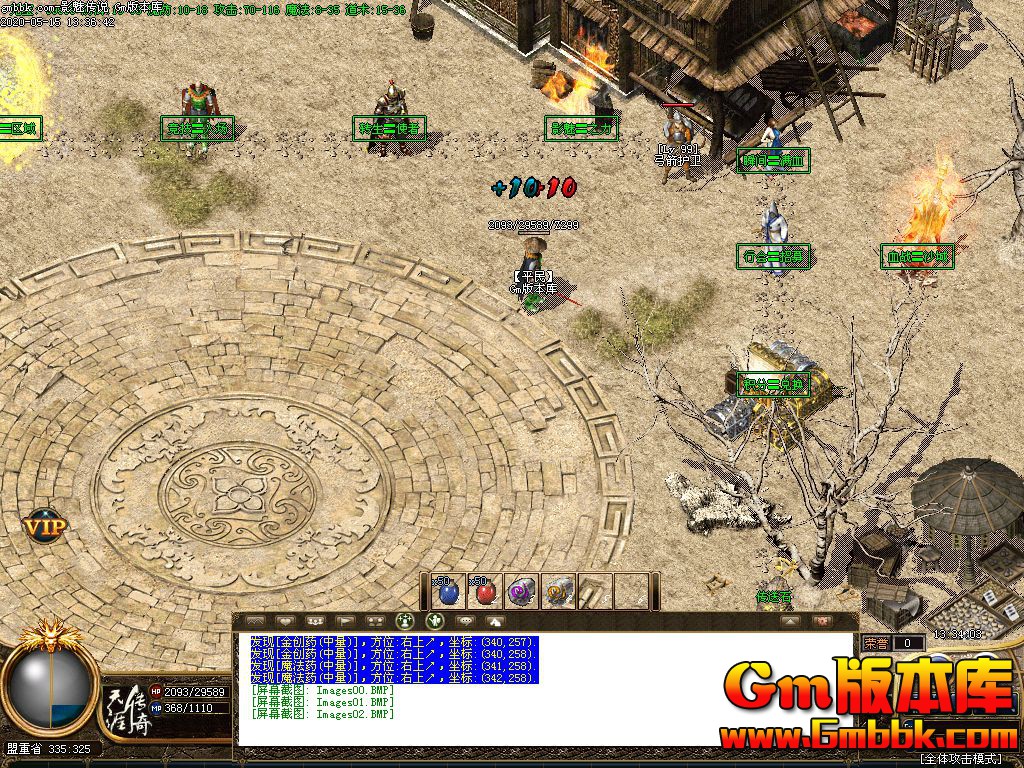Image resolution: width=1024 pixels, height=768 pixels.
Task: Click the speech bubble chat toolbar button
Action: pyautogui.click(x=465, y=621)
